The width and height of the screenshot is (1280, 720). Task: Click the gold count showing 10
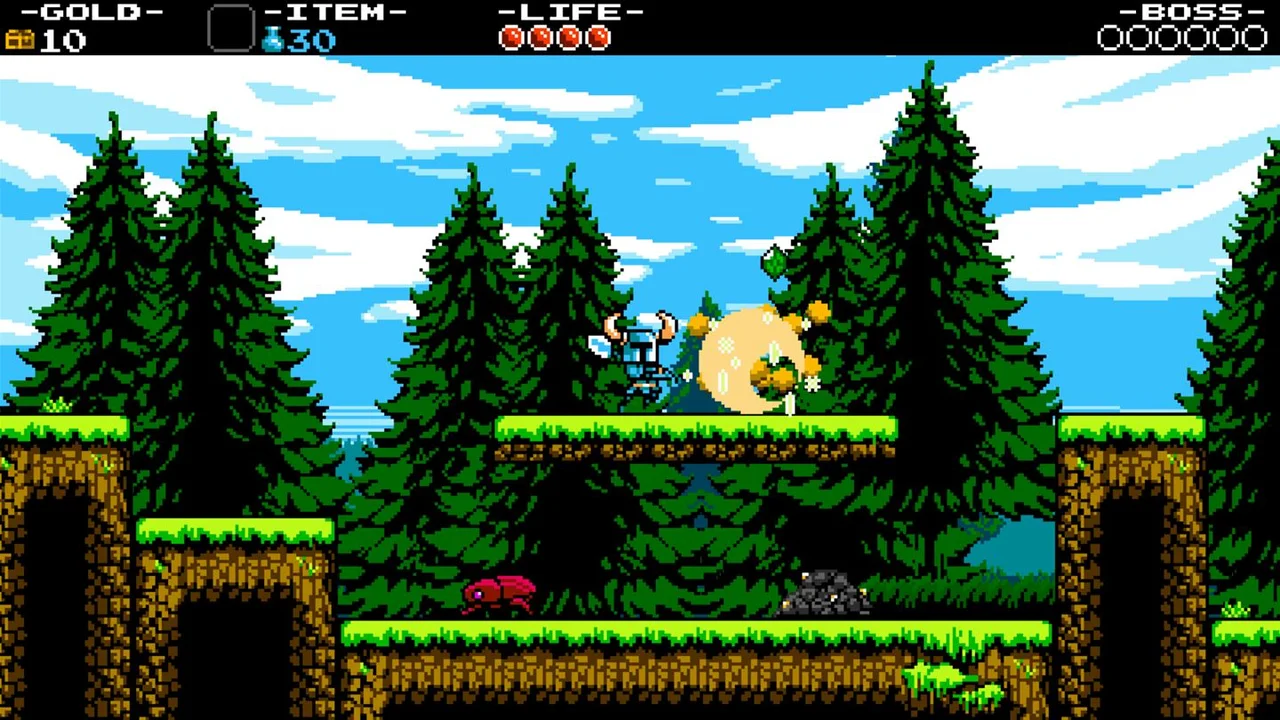pyautogui.click(x=63, y=40)
